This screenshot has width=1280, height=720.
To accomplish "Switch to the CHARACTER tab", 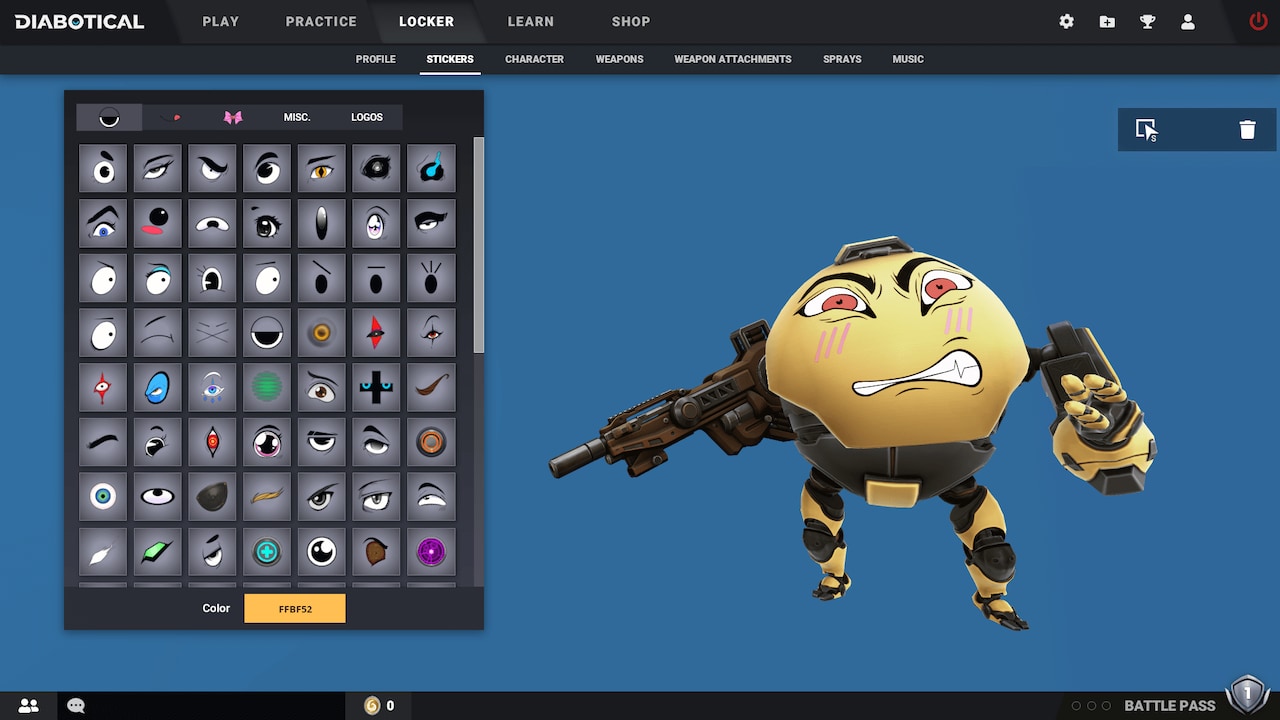I will (x=534, y=59).
